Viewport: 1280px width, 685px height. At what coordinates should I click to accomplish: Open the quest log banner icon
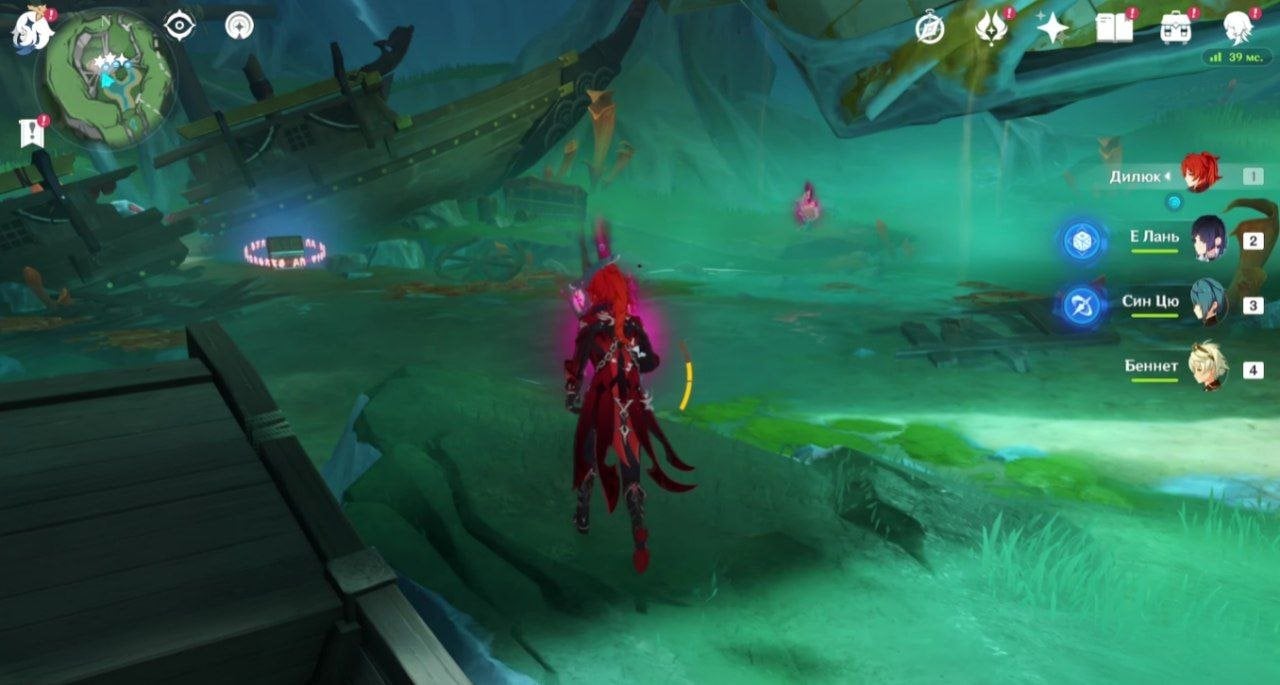[33, 133]
